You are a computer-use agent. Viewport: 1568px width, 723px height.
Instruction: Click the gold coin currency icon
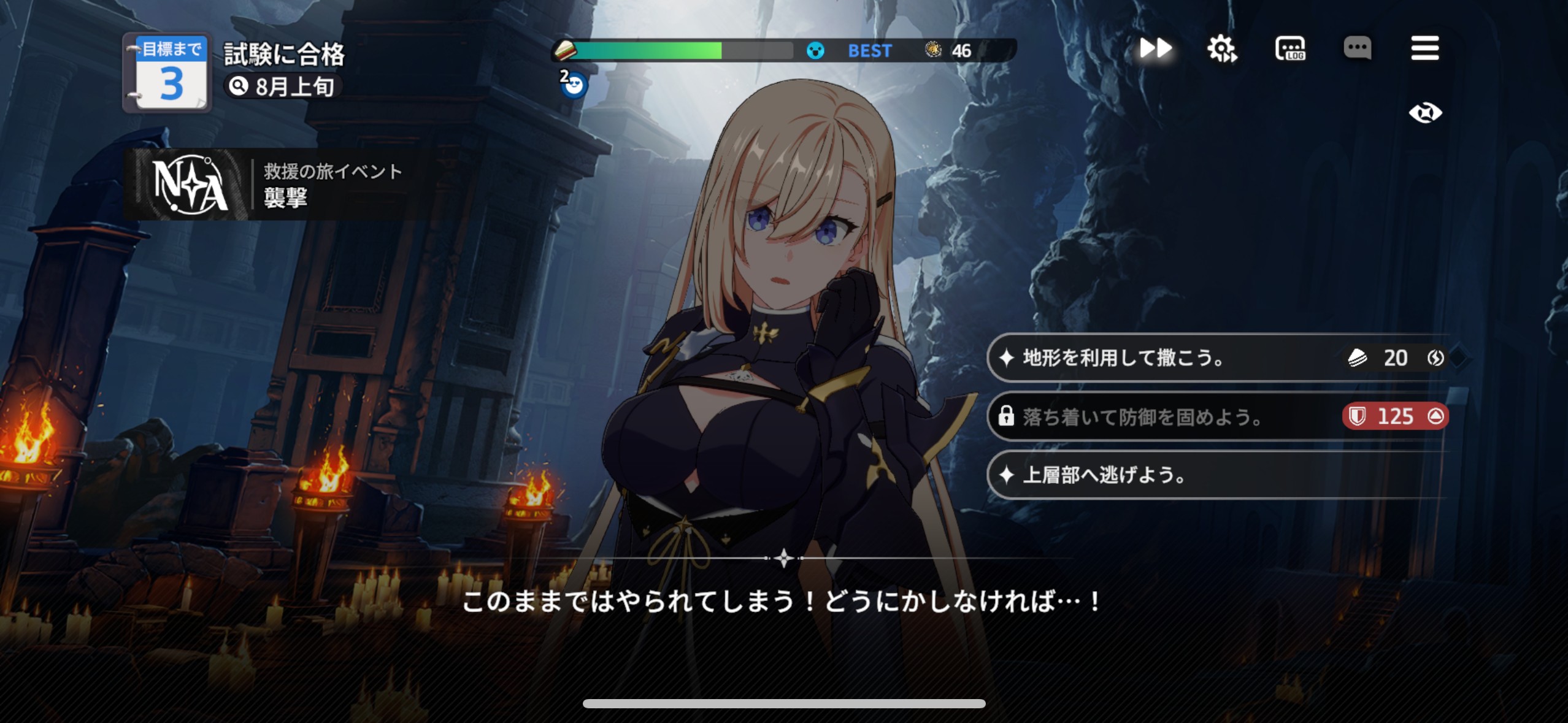[x=934, y=51]
